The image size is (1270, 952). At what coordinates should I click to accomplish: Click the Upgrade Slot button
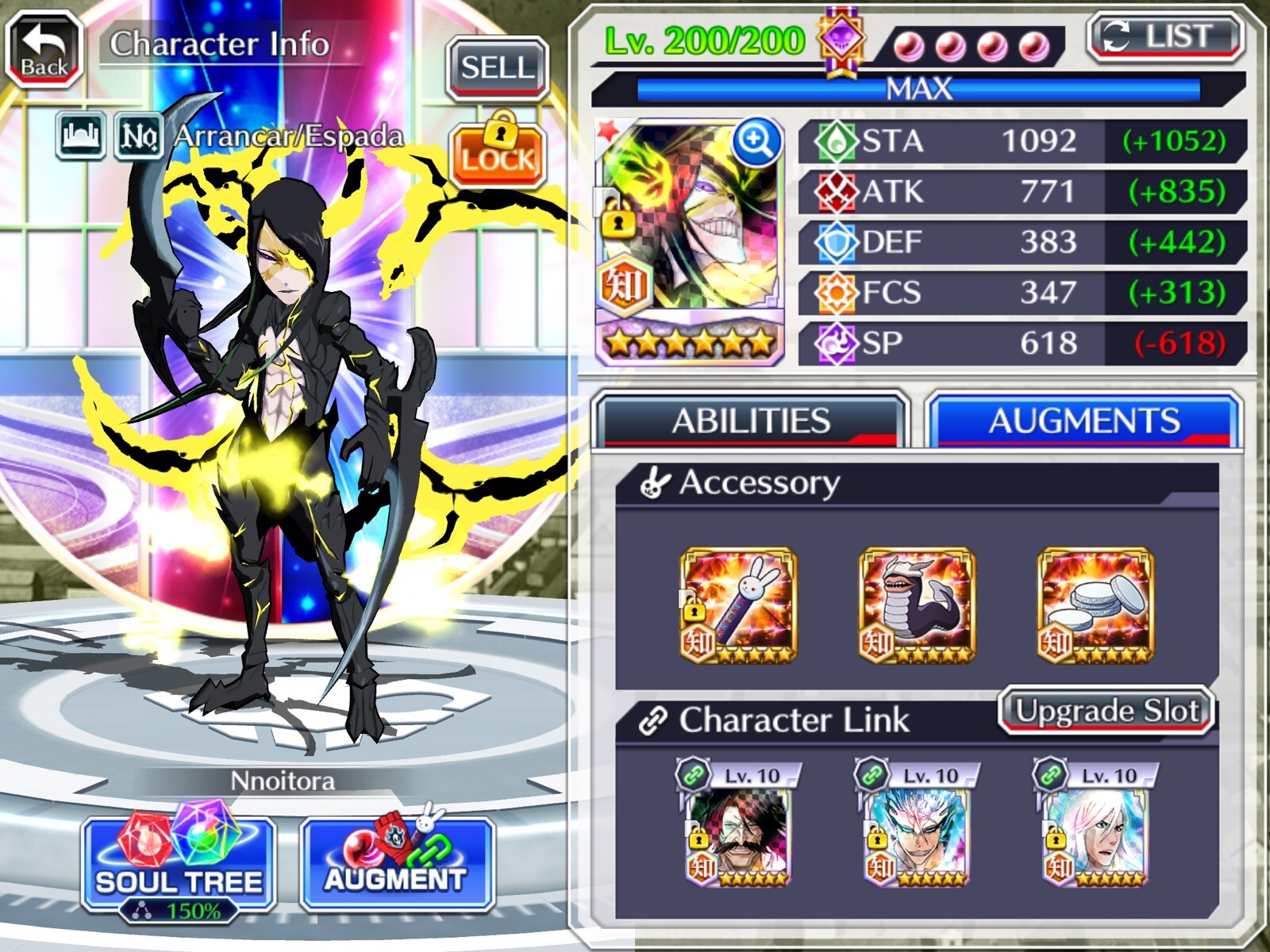(x=1106, y=711)
